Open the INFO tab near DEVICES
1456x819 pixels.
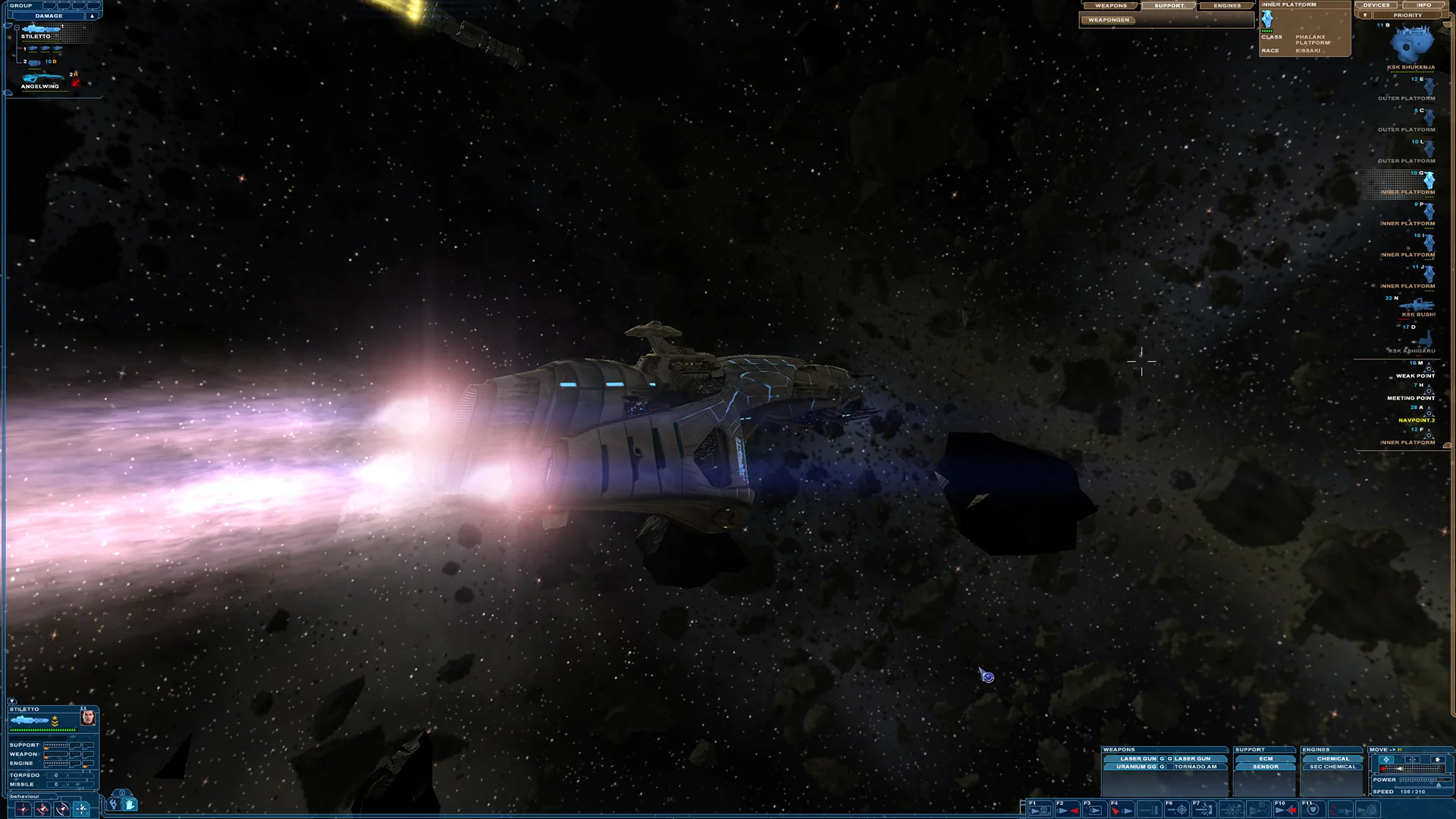coord(1423,5)
